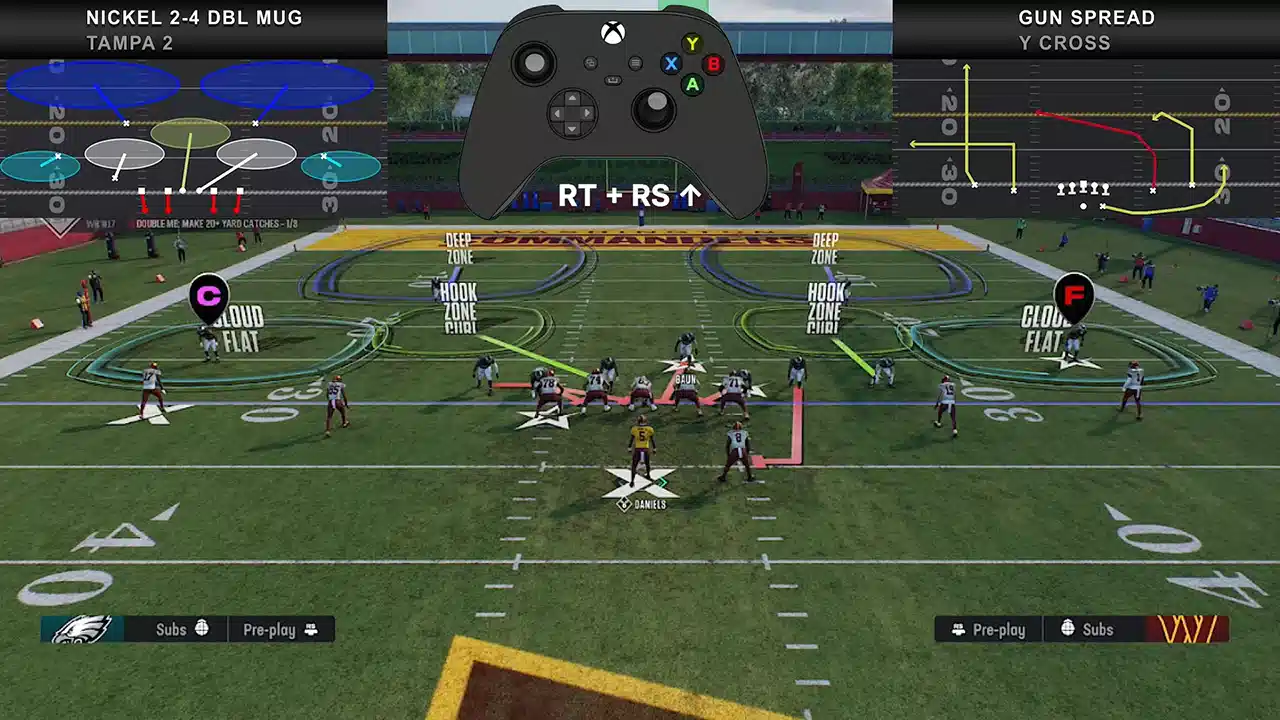Viewport: 1280px width, 720px height.
Task: Click the pink C player marker
Action: [209, 297]
